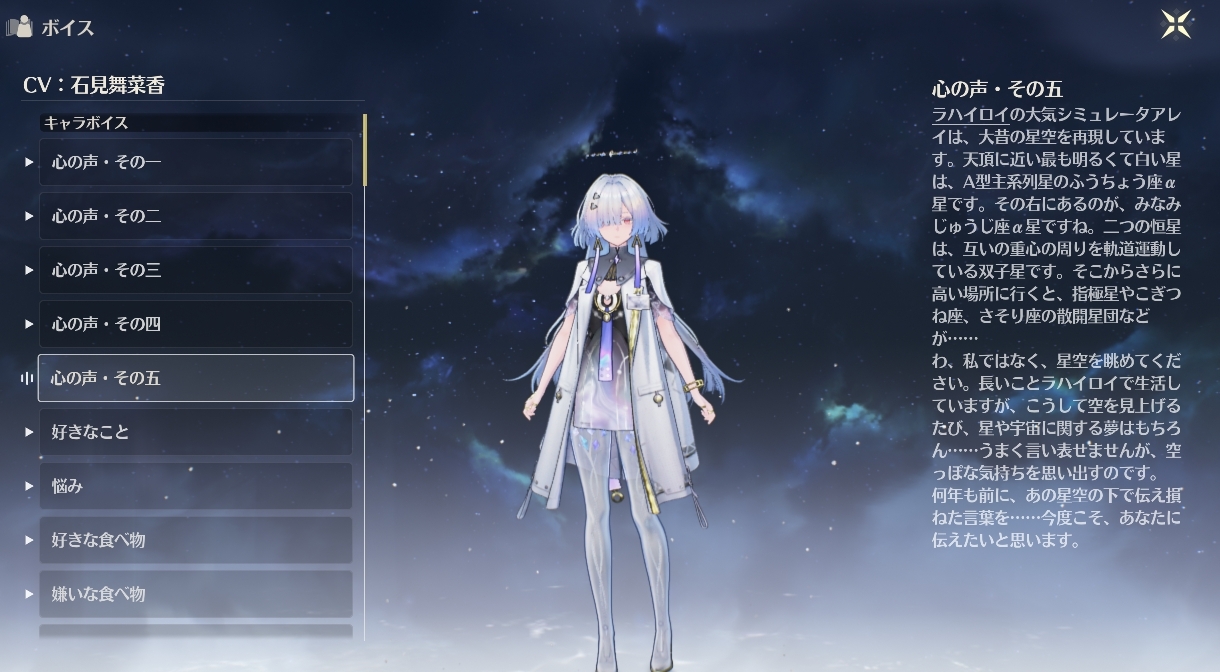The height and width of the screenshot is (672, 1220).
Task: Close the voice screen with the star icon
Action: click(x=1176, y=24)
